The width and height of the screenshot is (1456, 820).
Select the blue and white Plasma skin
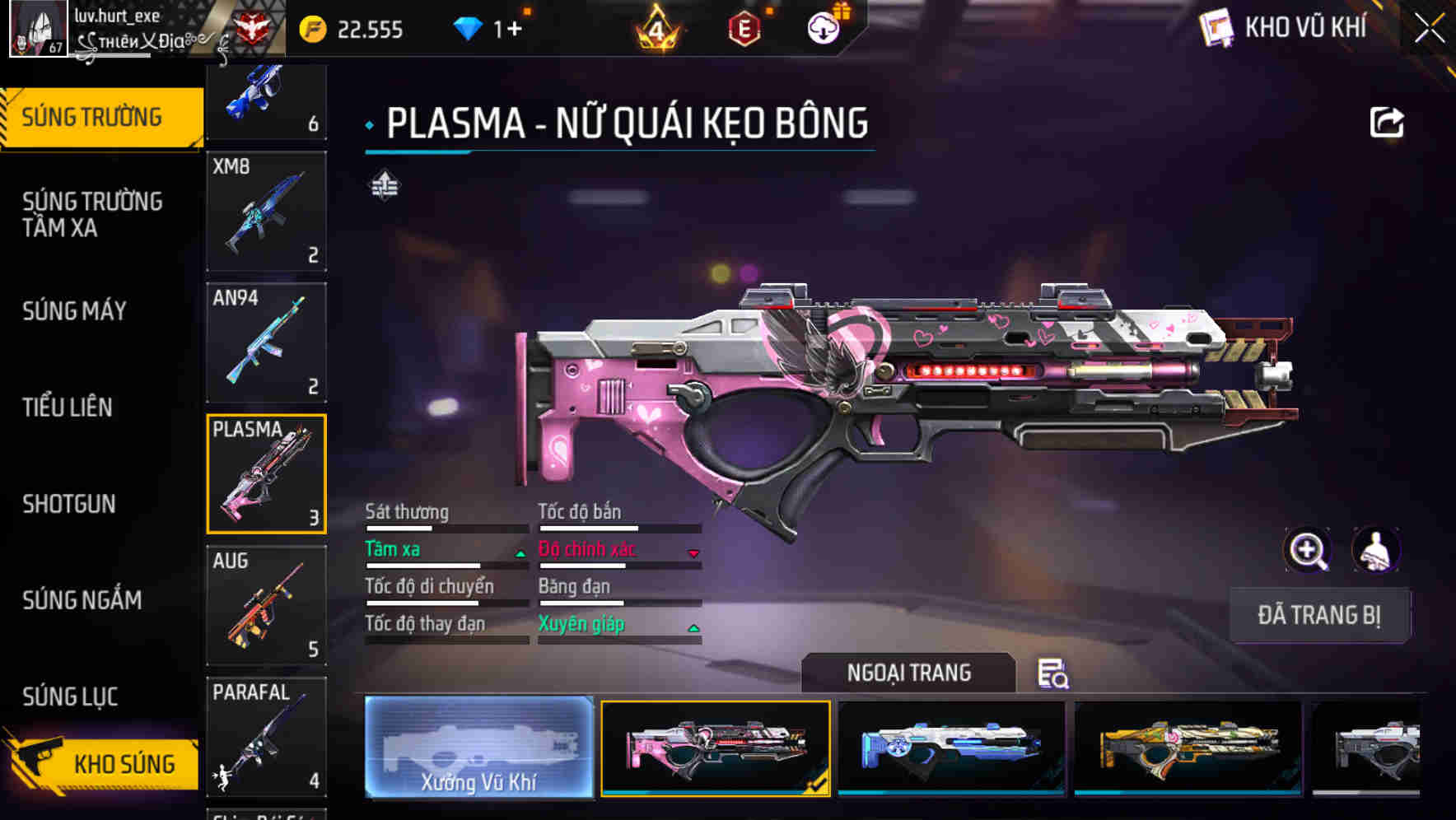point(951,748)
